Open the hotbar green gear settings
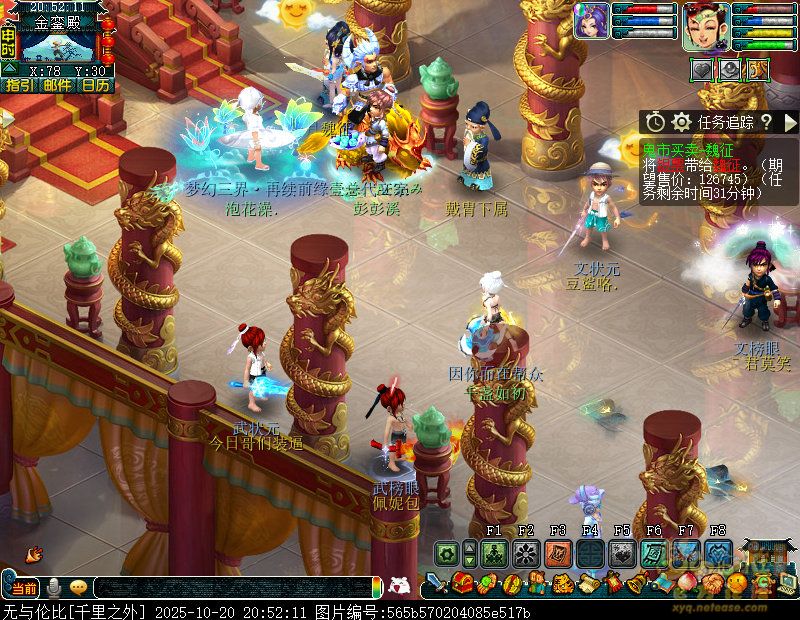800x620 pixels. 446,553
